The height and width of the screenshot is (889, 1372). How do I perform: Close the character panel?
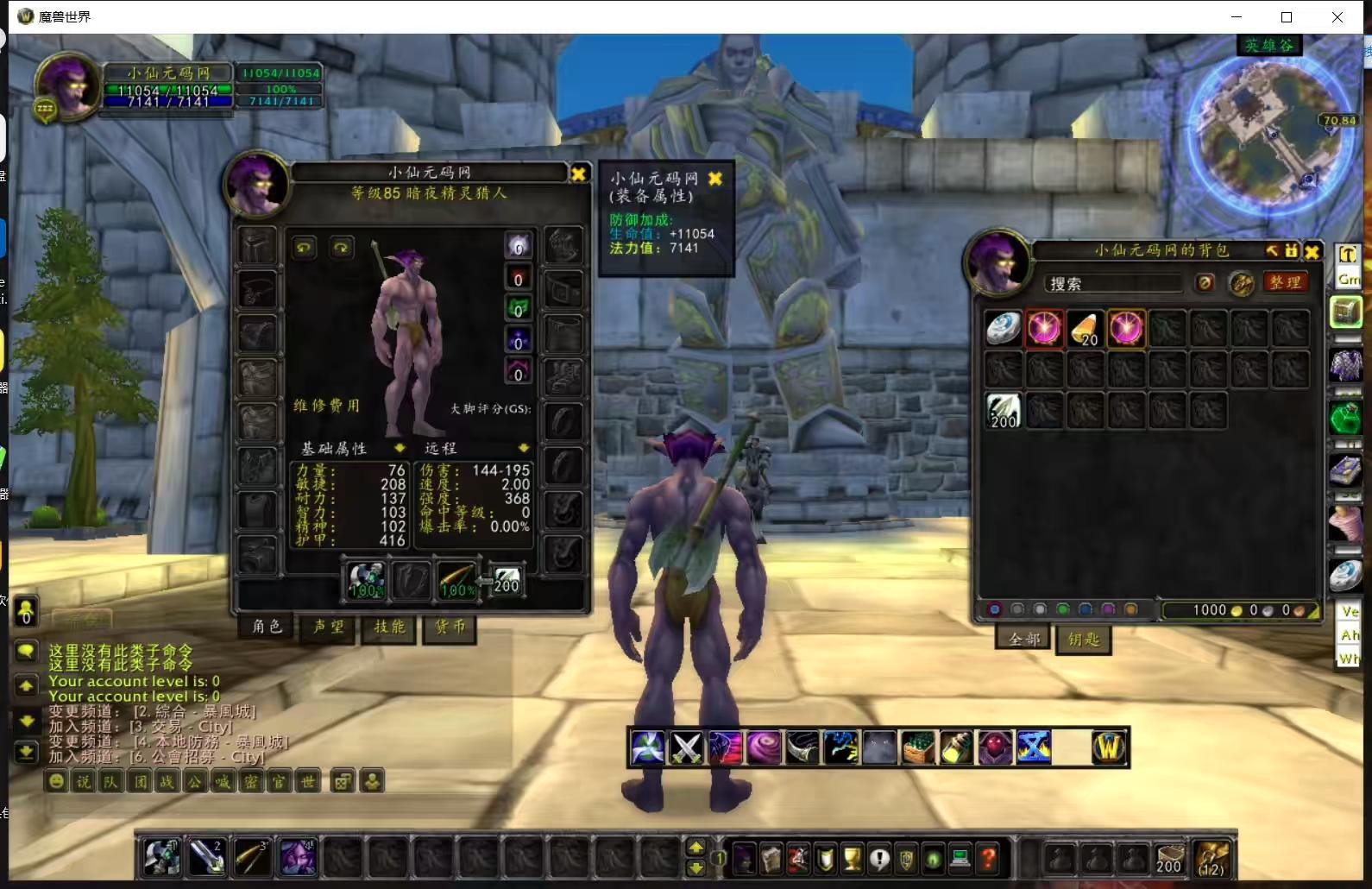(578, 173)
